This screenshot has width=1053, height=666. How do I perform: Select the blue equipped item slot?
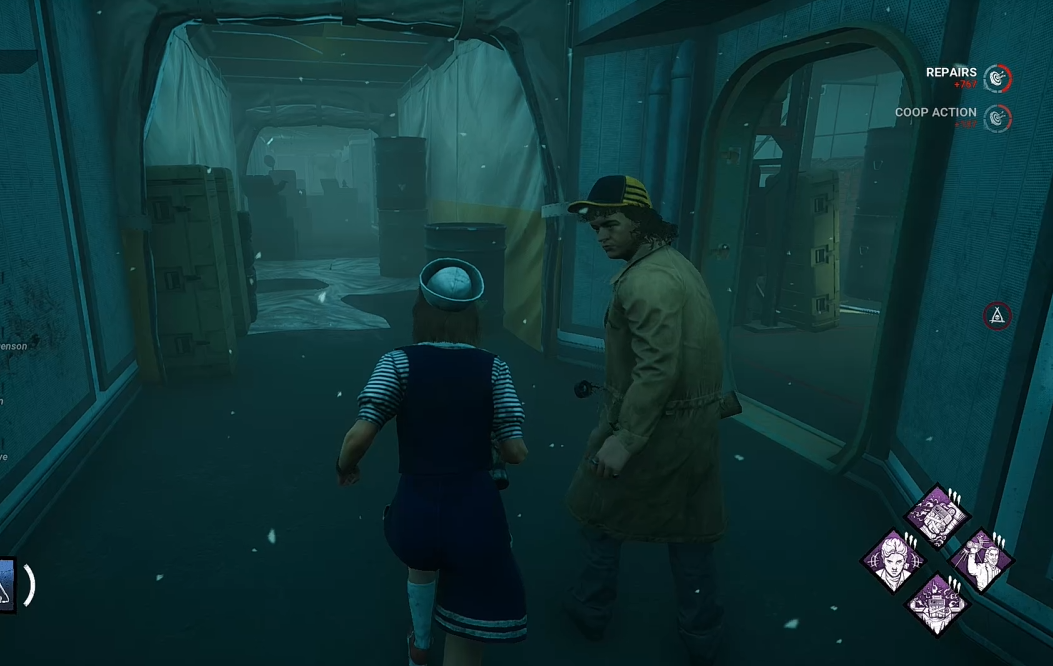coord(6,585)
